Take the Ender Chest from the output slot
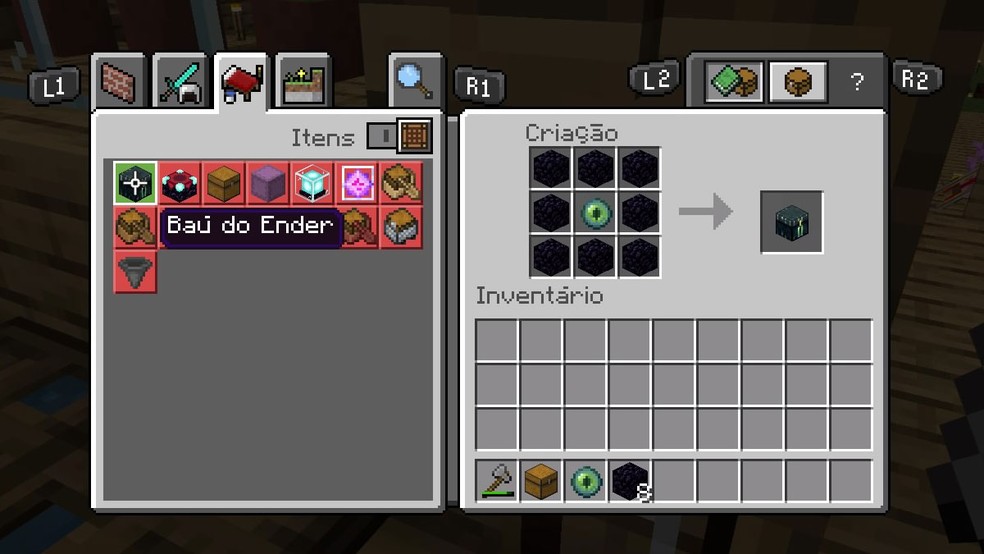 [x=791, y=221]
